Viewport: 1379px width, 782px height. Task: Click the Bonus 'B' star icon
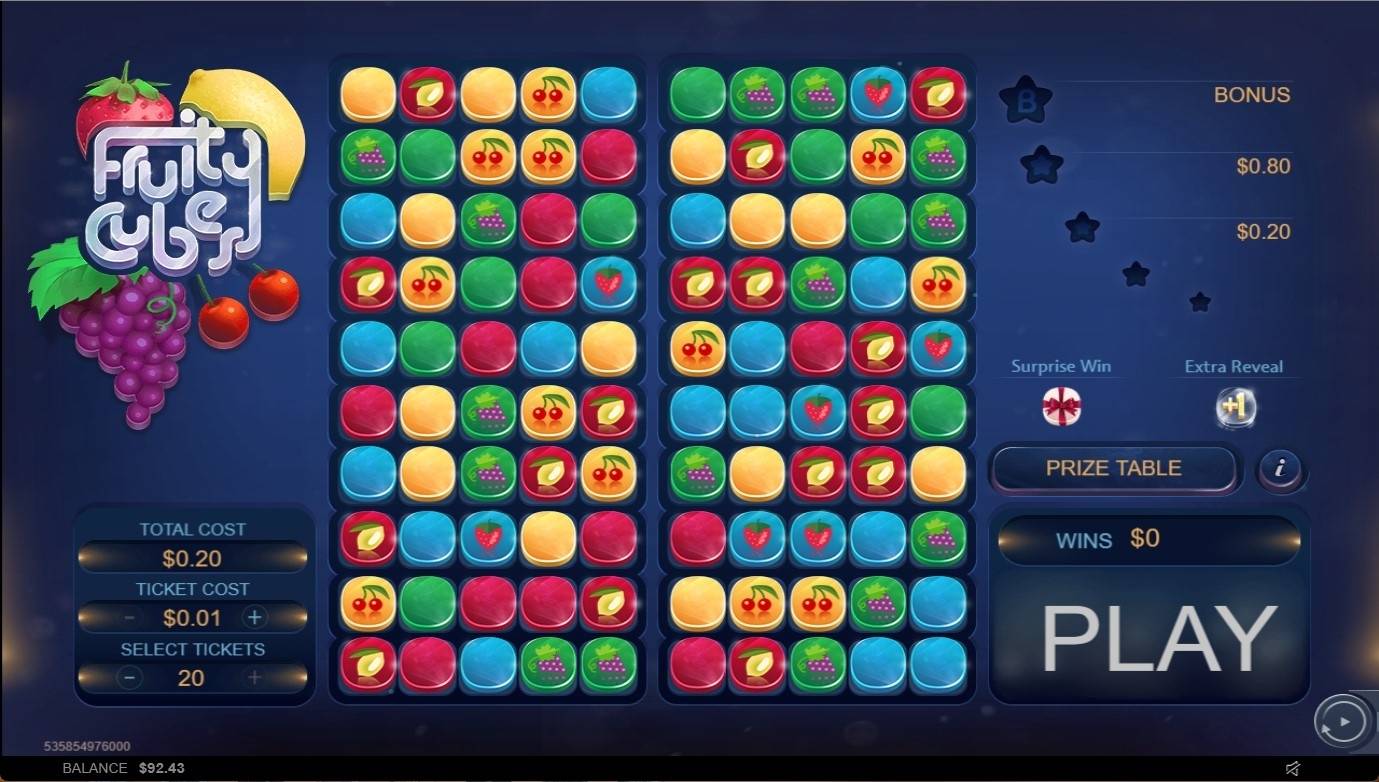[1024, 96]
